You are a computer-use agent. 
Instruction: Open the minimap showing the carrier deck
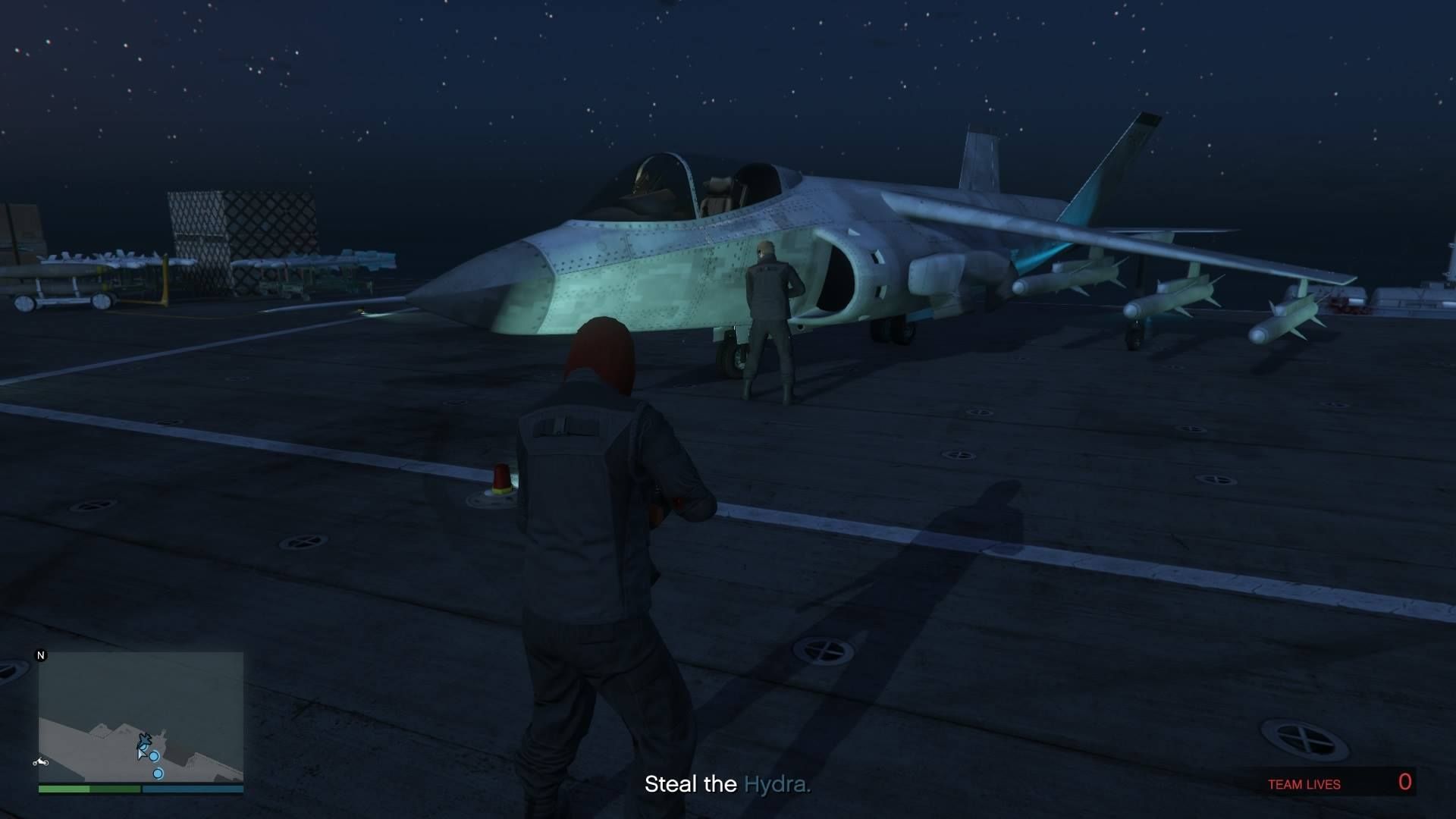(141, 716)
